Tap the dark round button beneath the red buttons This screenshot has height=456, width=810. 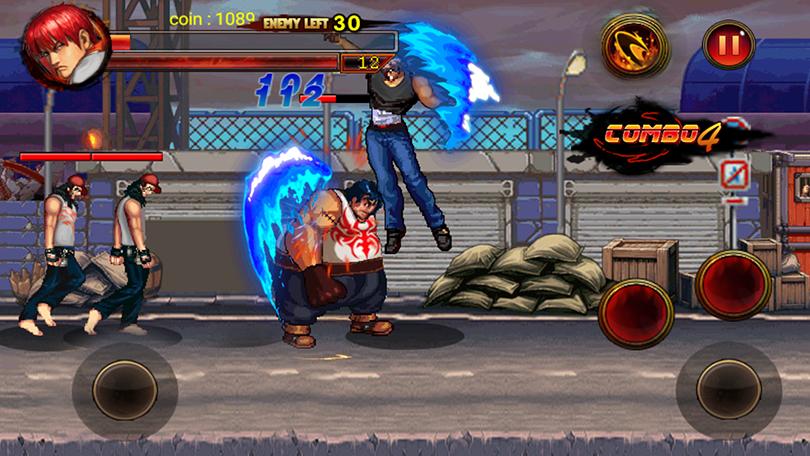(x=729, y=389)
